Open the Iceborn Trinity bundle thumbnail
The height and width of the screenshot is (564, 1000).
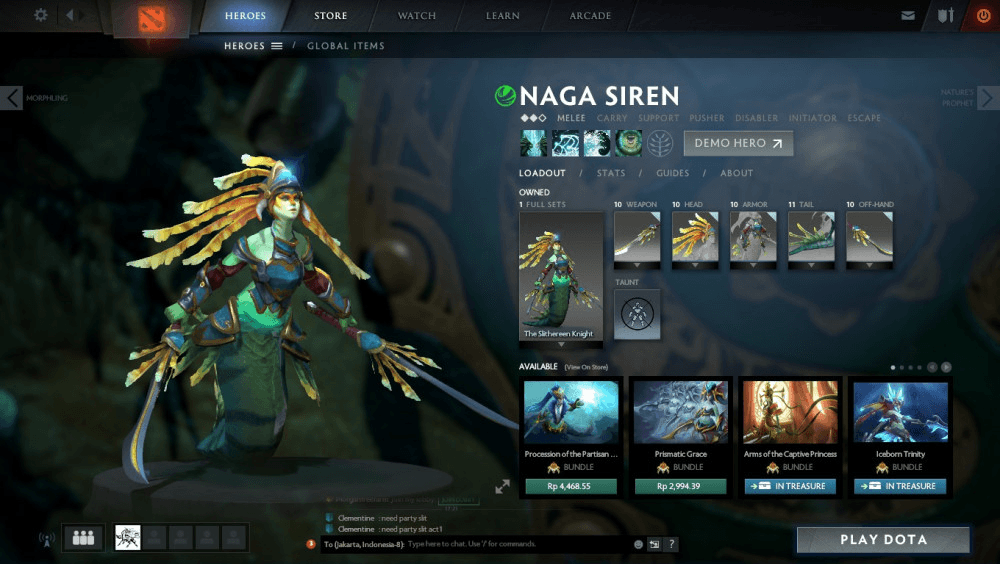900,412
